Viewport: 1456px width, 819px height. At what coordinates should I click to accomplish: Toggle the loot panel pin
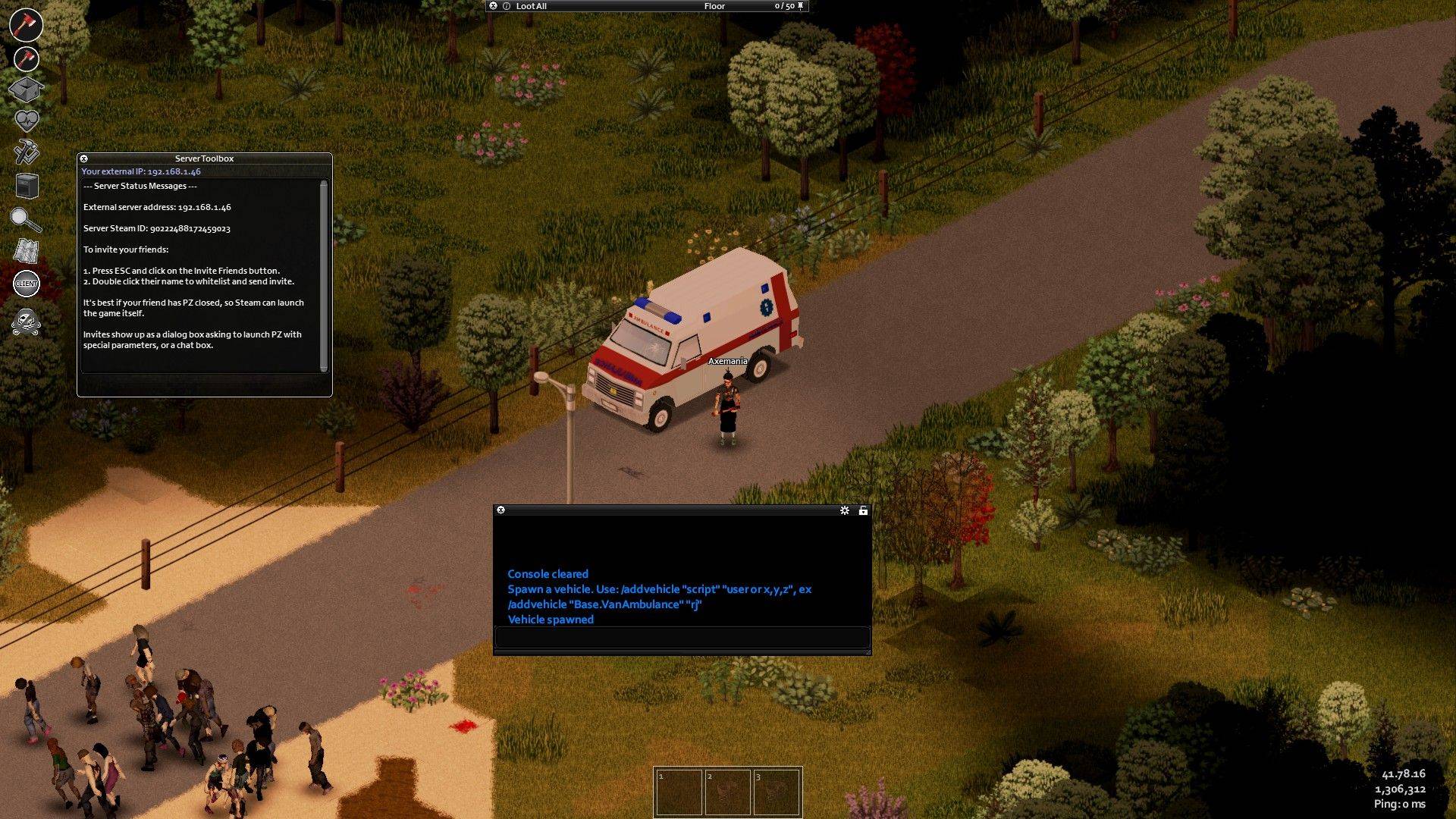801,6
